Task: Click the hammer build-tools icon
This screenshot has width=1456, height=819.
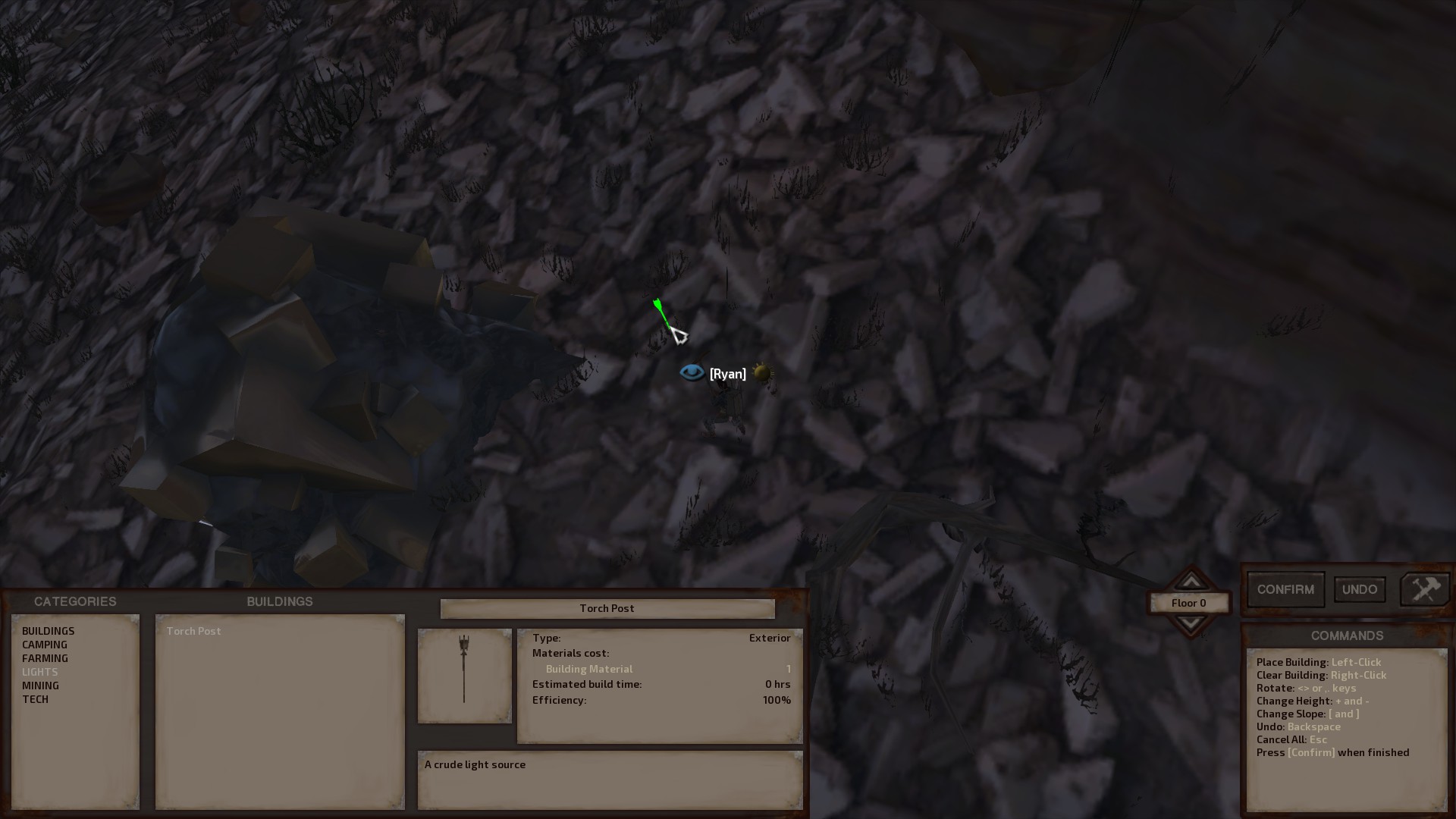Action: point(1424,588)
